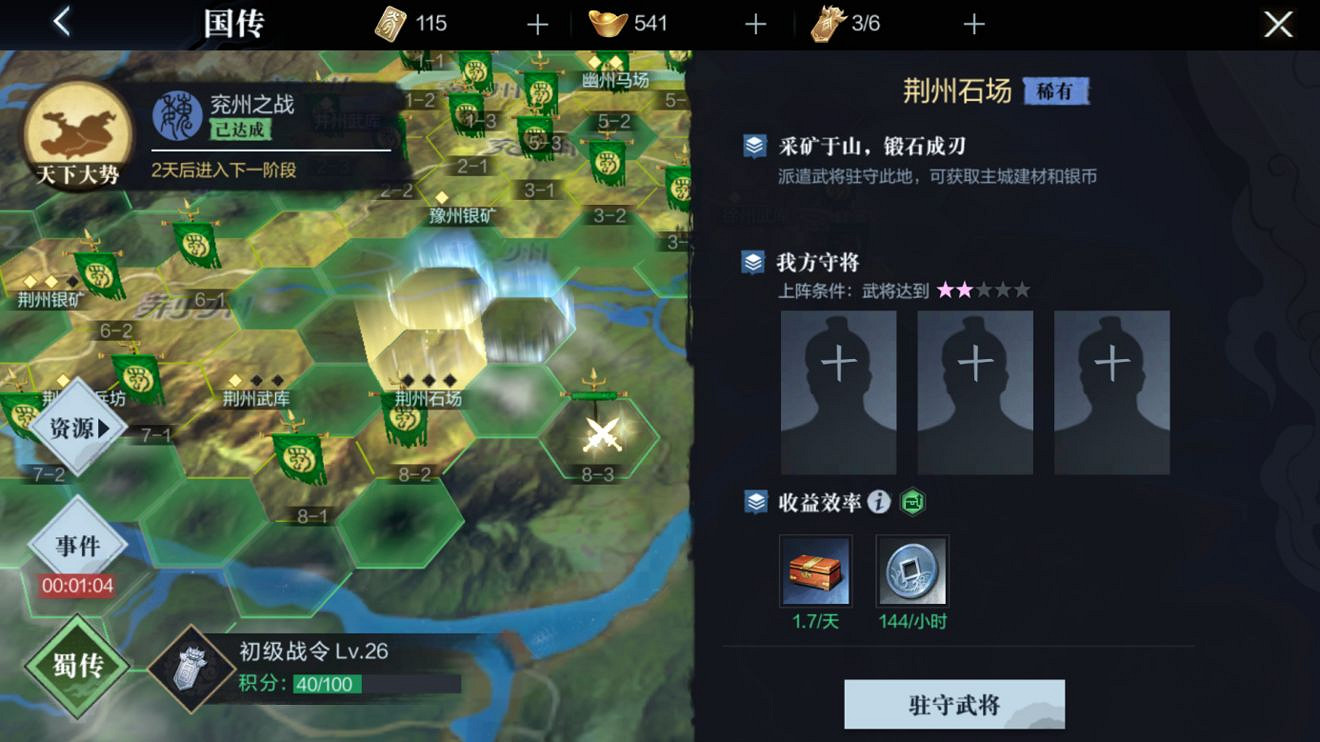The image size is (1320, 742).
Task: Add a general in the third empty slot
Action: [x=1110, y=391]
